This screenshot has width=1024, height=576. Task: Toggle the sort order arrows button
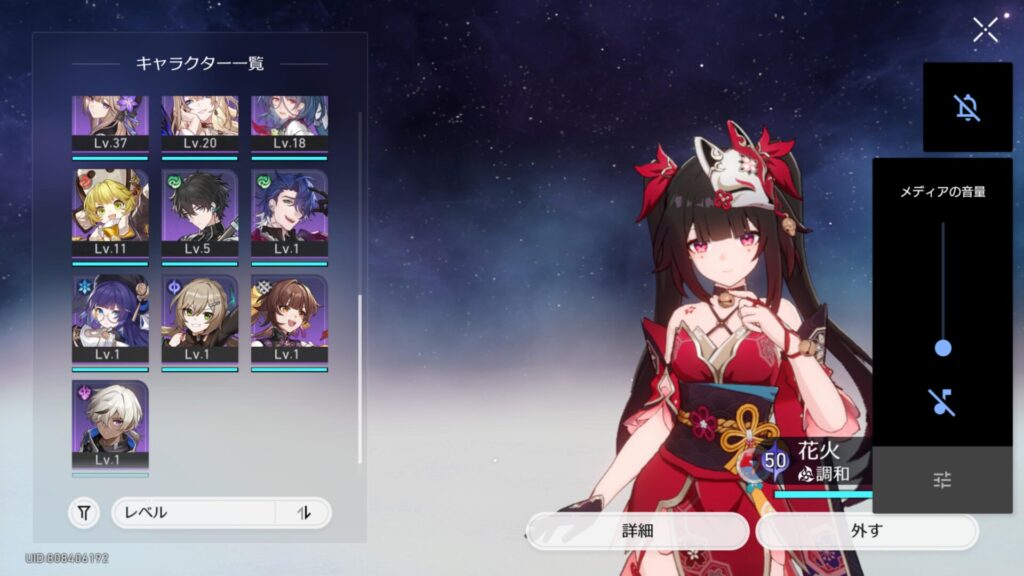(x=304, y=513)
